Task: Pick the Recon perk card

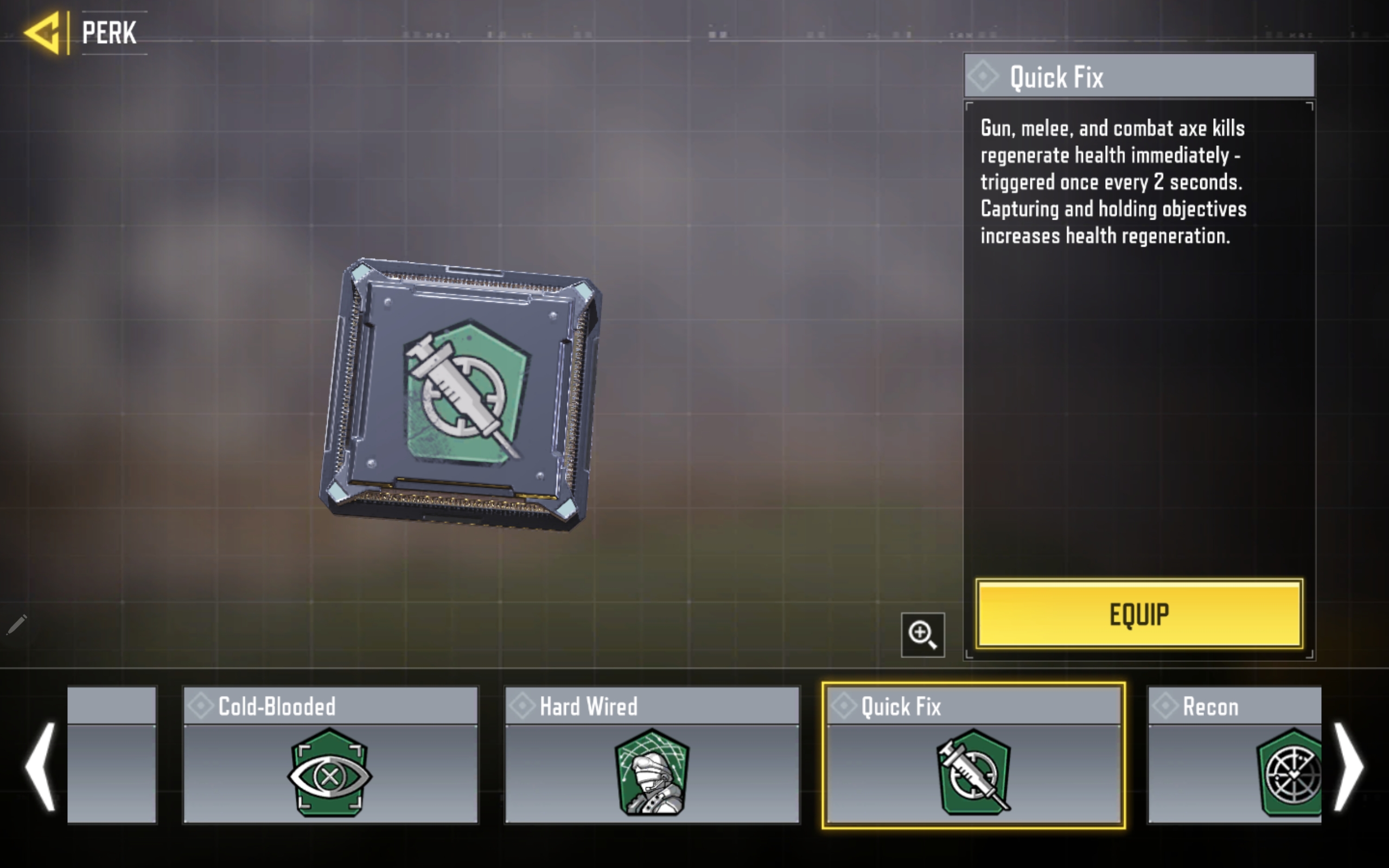Action: pyautogui.click(x=1234, y=755)
